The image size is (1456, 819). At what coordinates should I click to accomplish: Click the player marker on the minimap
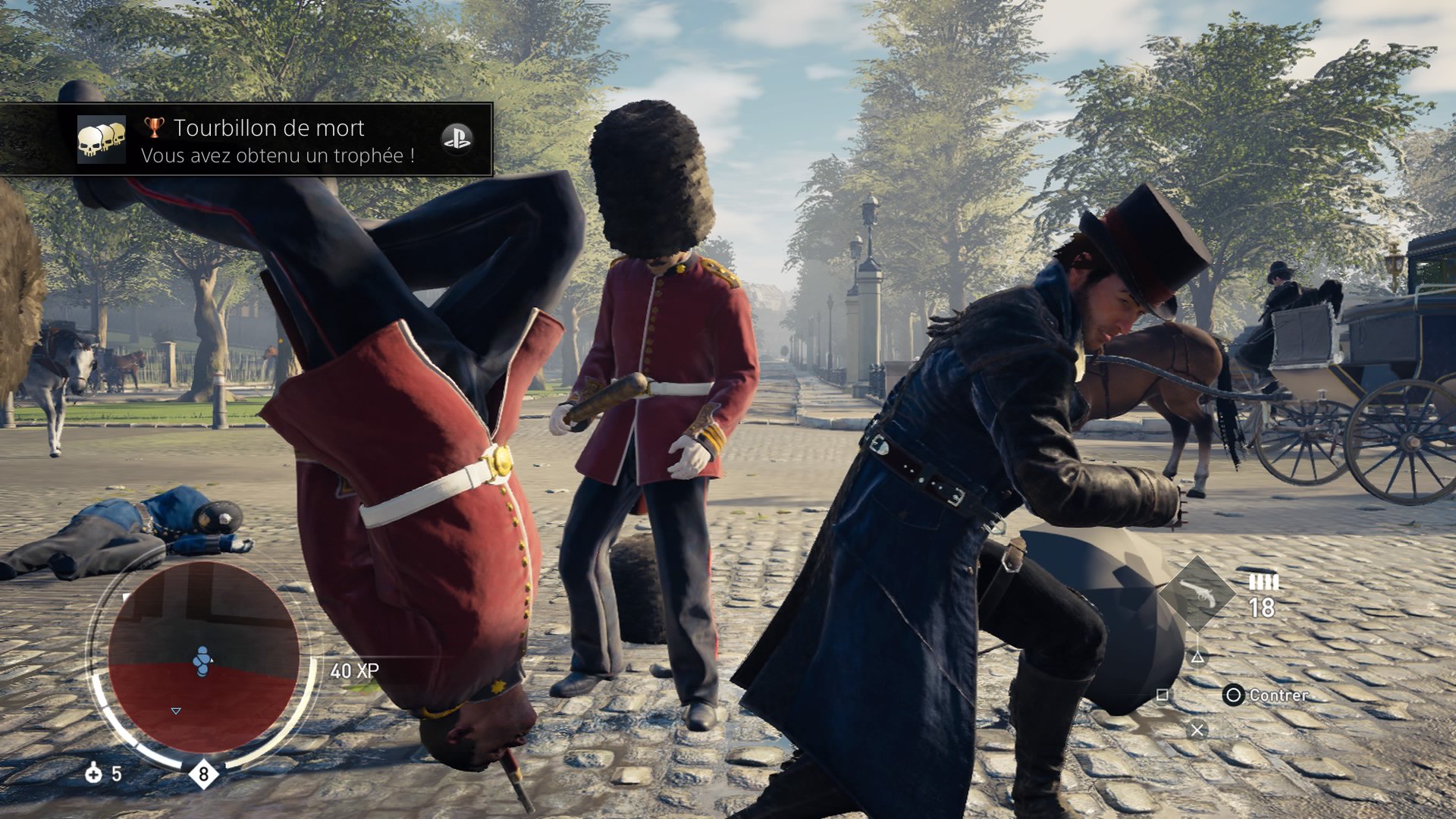click(202, 659)
